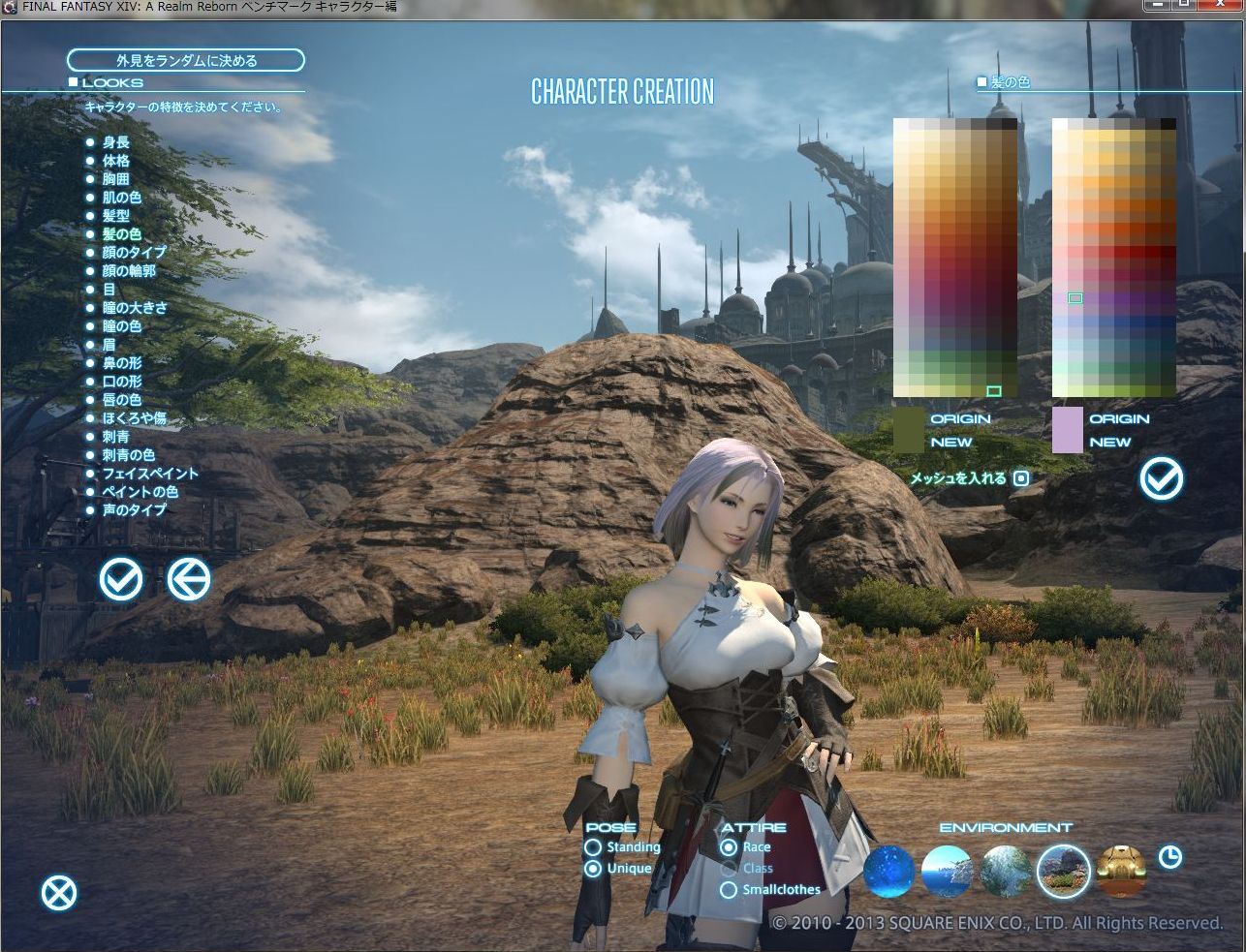Click the 外見をランダムに決める randomize button
The height and width of the screenshot is (952, 1246).
(186, 60)
